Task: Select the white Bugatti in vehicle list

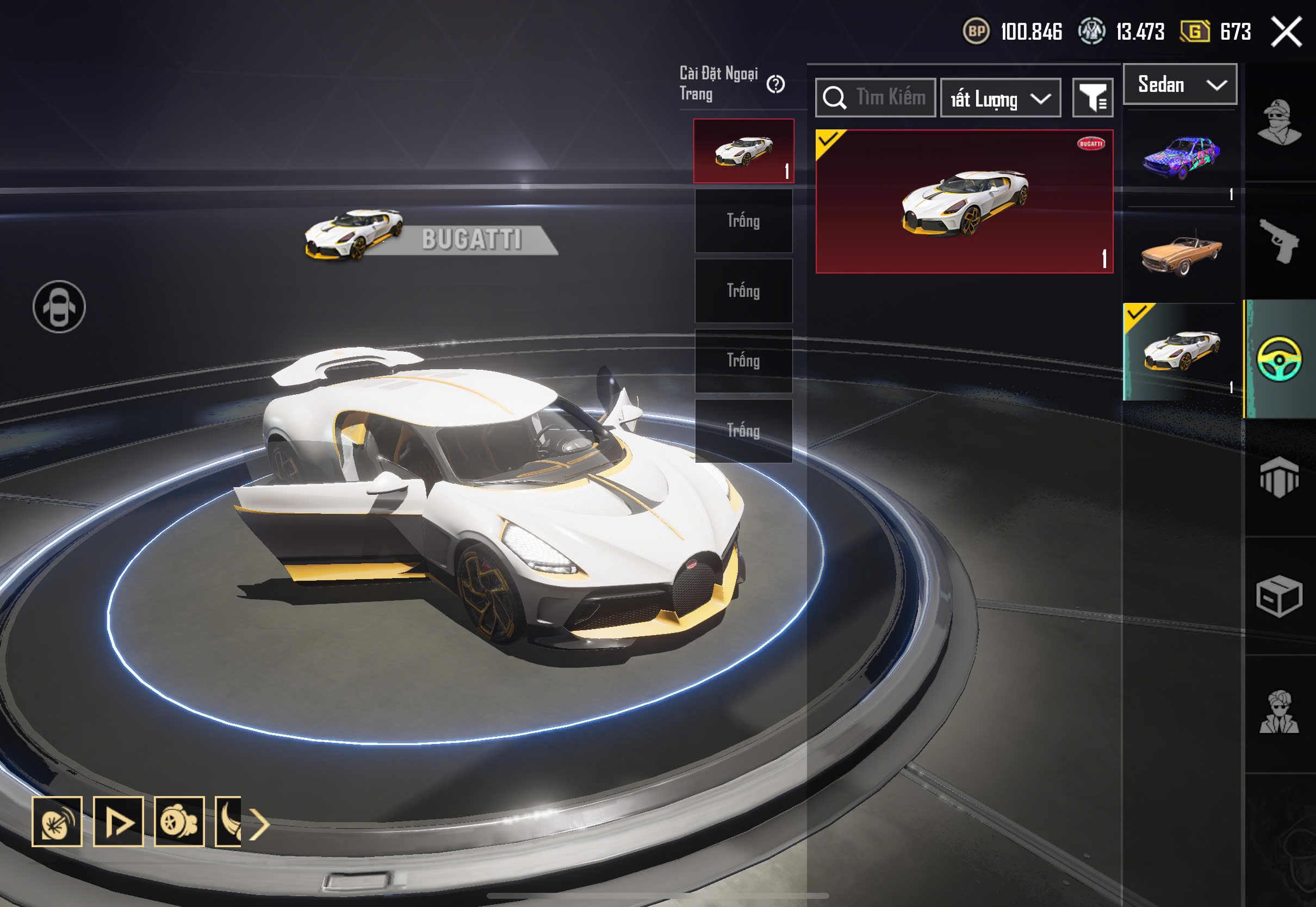Action: coord(1182,351)
